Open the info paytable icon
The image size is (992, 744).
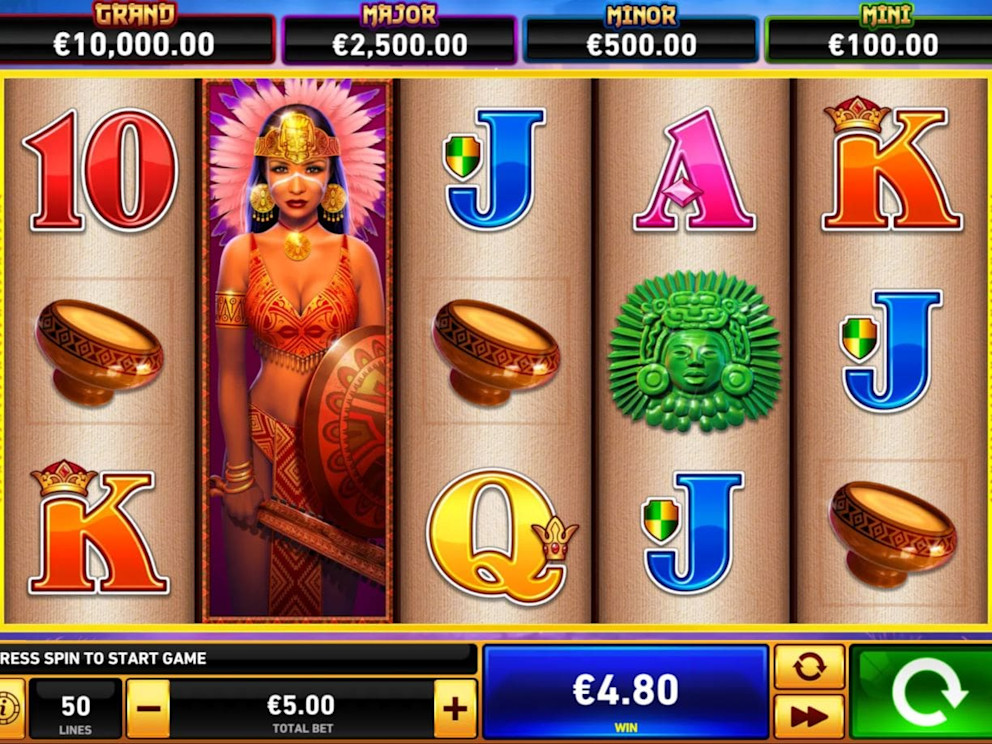10,699
